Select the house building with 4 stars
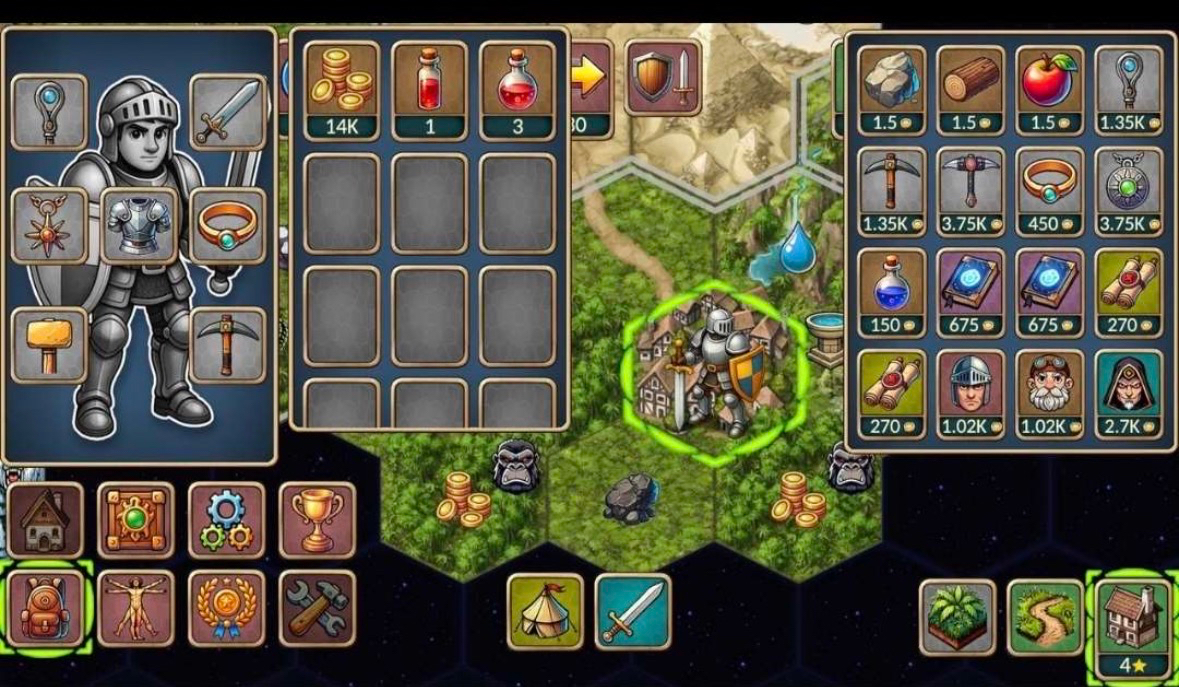 [x=1133, y=624]
